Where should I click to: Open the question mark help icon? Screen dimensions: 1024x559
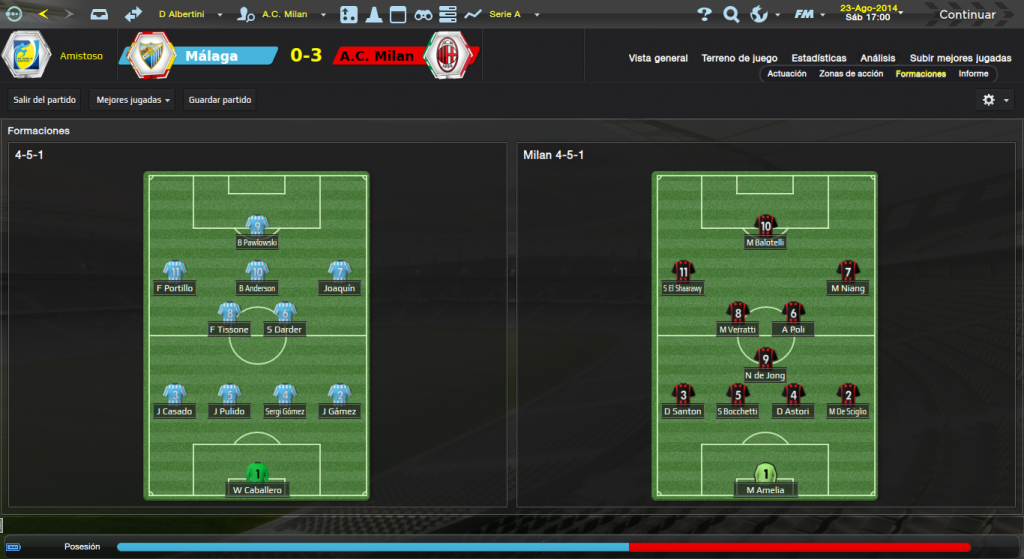tap(704, 15)
